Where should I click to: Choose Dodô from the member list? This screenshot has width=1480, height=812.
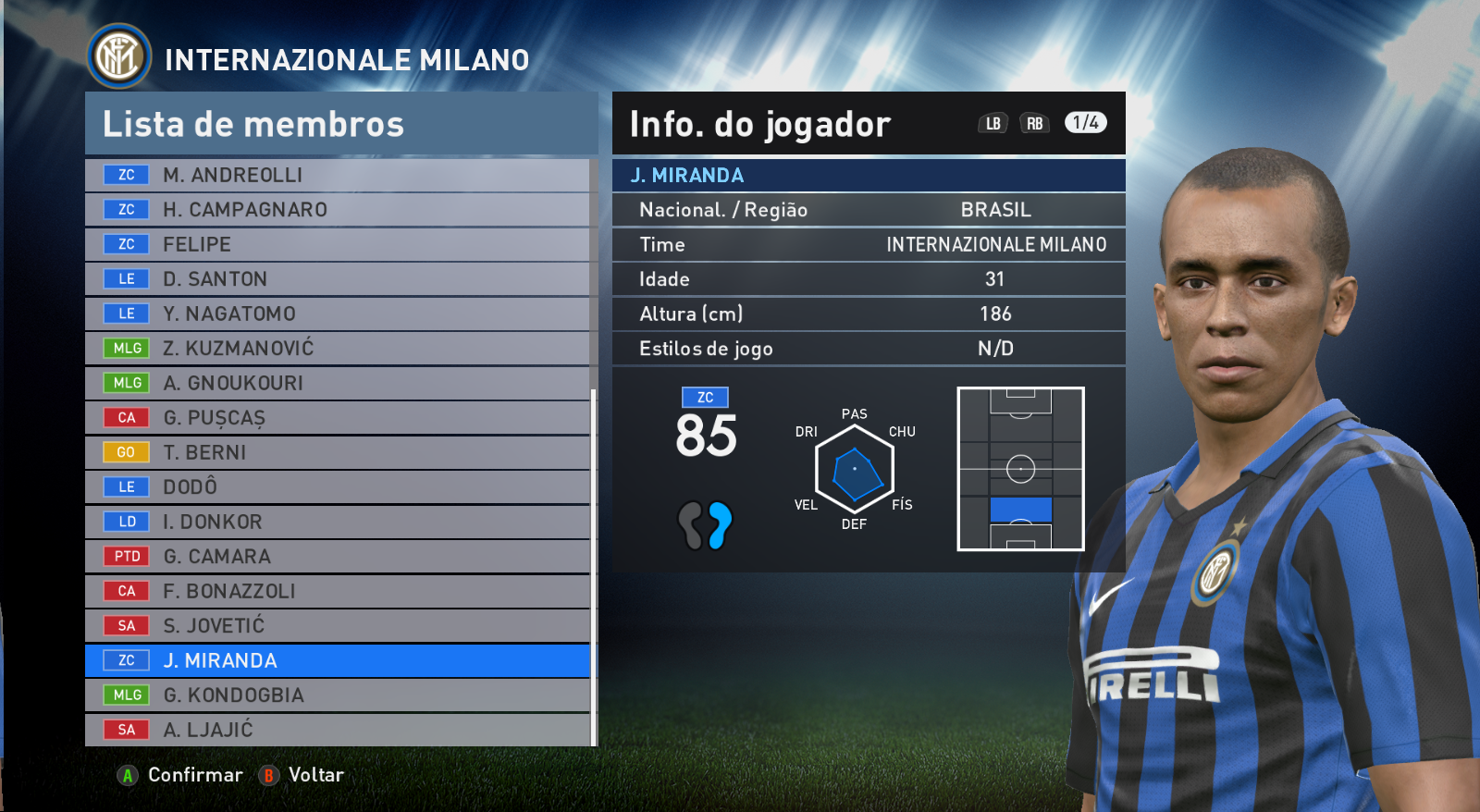coord(338,487)
